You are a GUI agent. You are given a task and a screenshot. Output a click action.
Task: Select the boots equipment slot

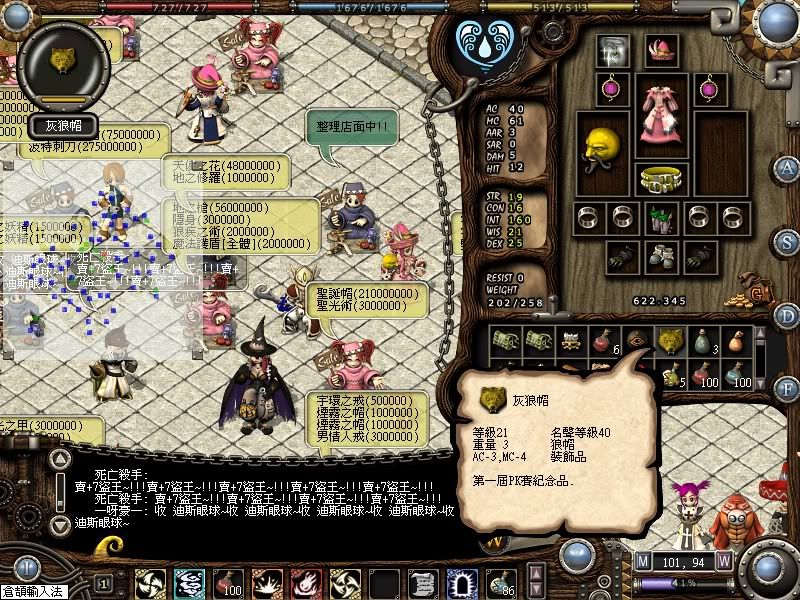point(659,255)
